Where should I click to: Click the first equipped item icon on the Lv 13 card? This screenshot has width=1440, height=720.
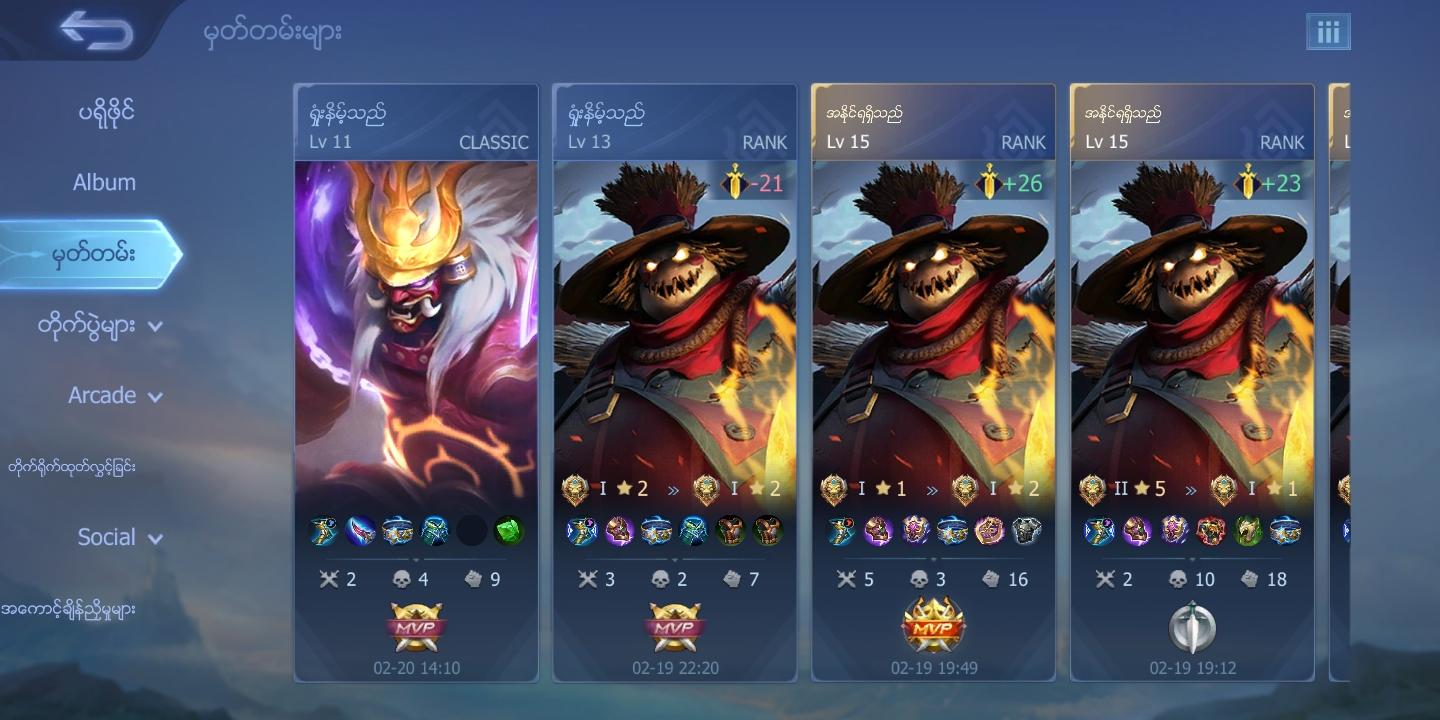point(581,531)
